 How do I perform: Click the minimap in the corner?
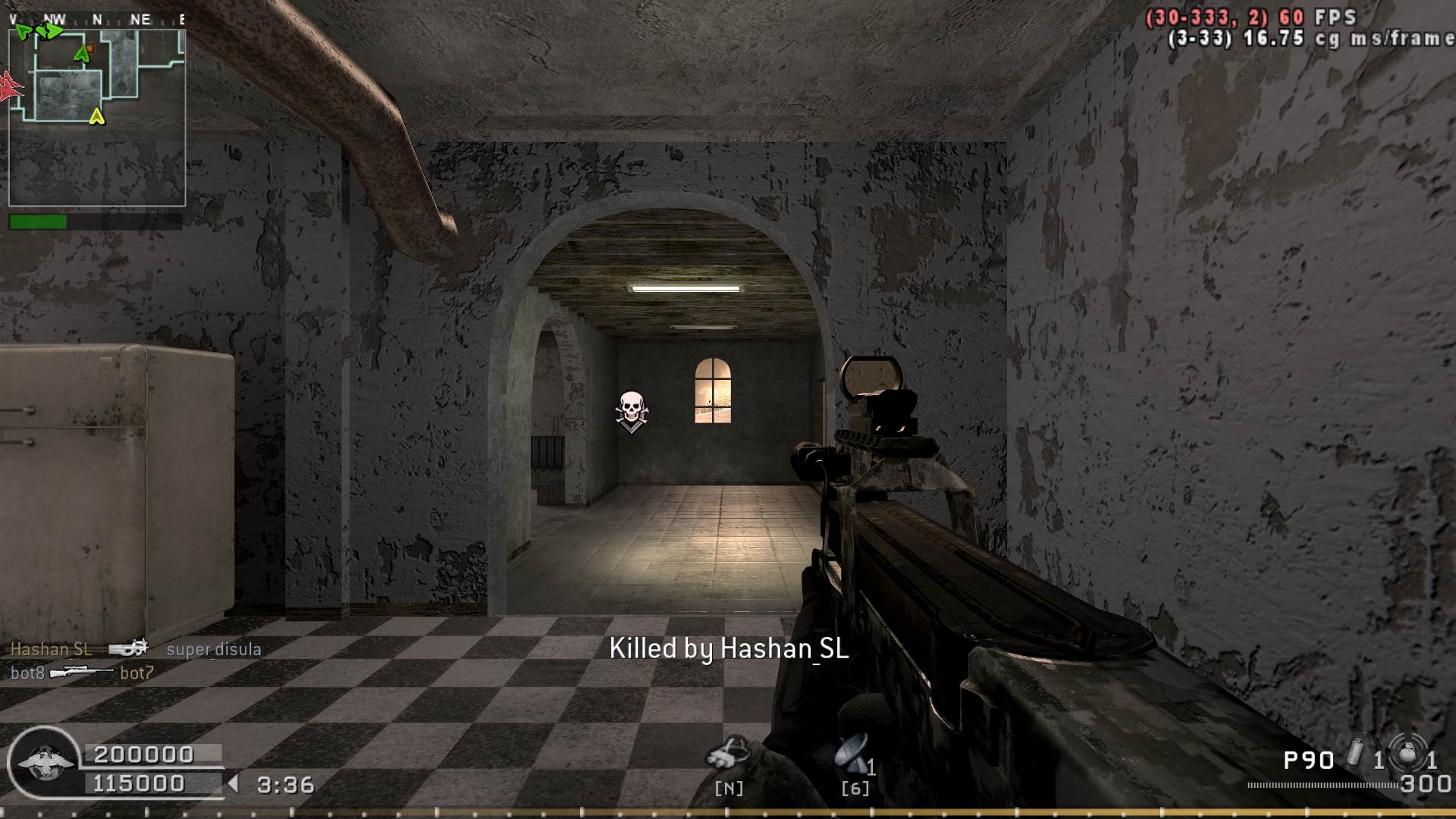97,118
